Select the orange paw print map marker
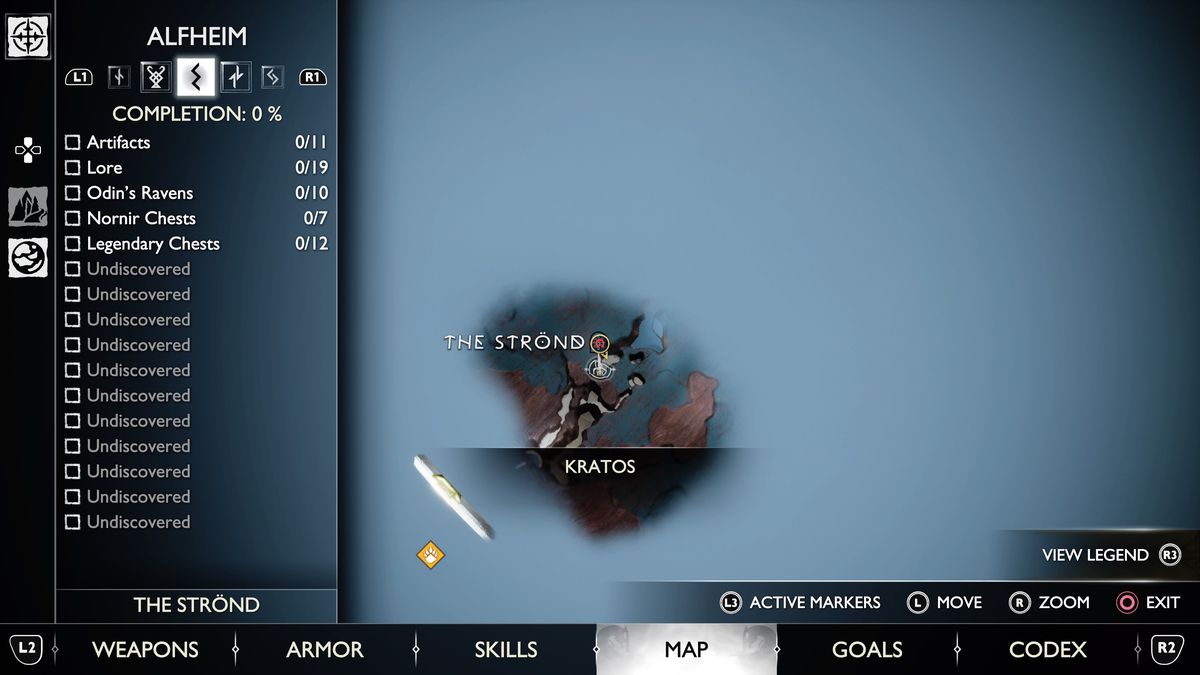1200x675 pixels. click(x=431, y=554)
